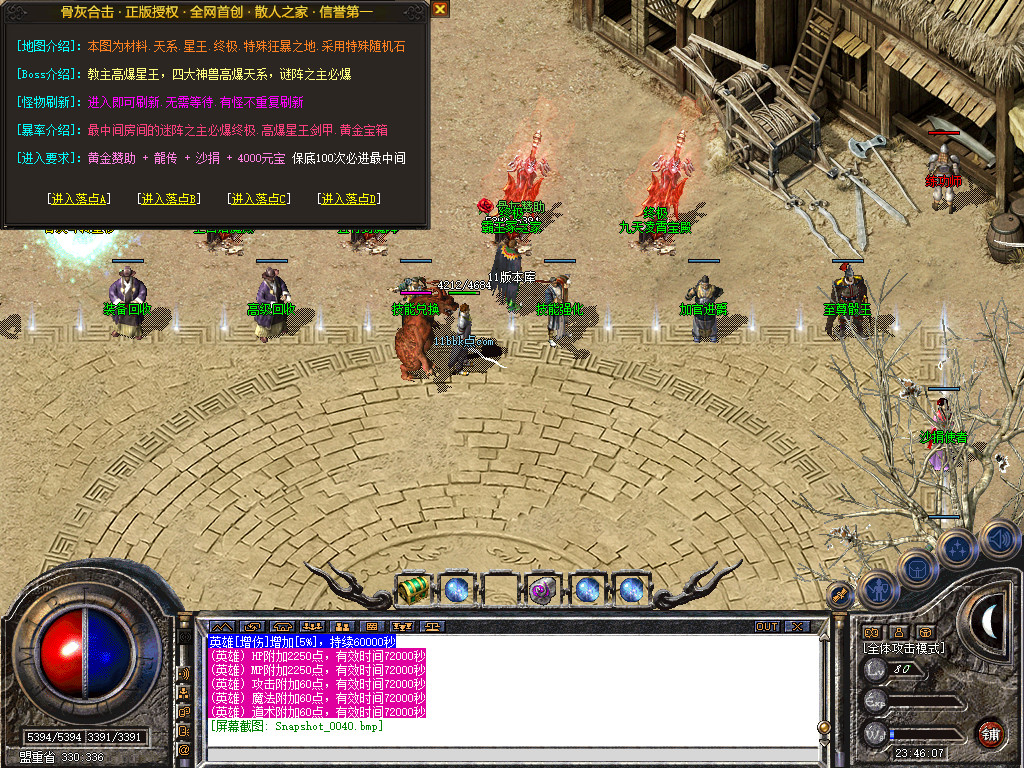This screenshot has width=1024, height=768.
Task: Click the @ icon beside chat box
Action: pyautogui.click(x=185, y=748)
